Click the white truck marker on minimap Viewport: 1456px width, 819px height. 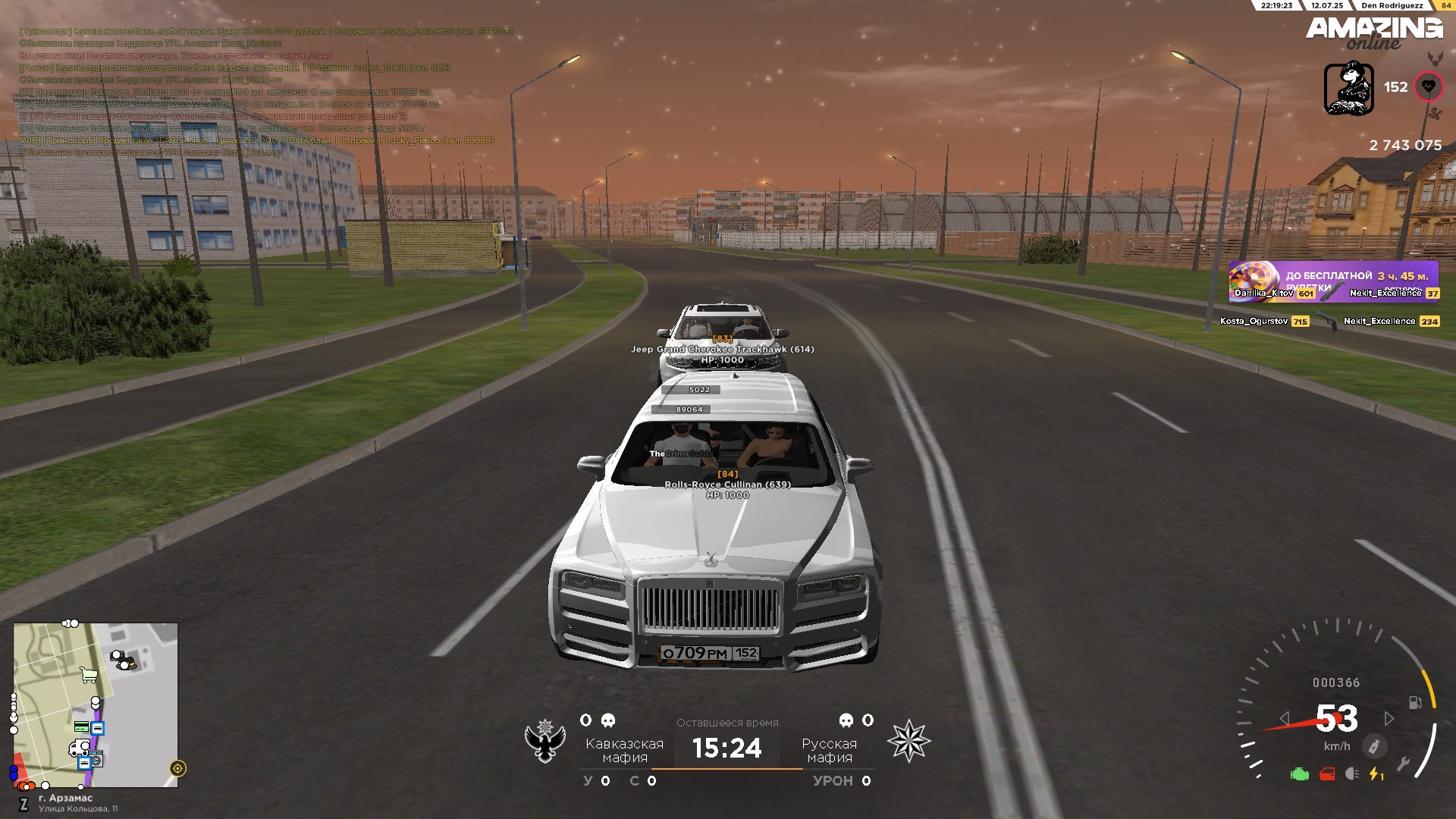(x=78, y=748)
